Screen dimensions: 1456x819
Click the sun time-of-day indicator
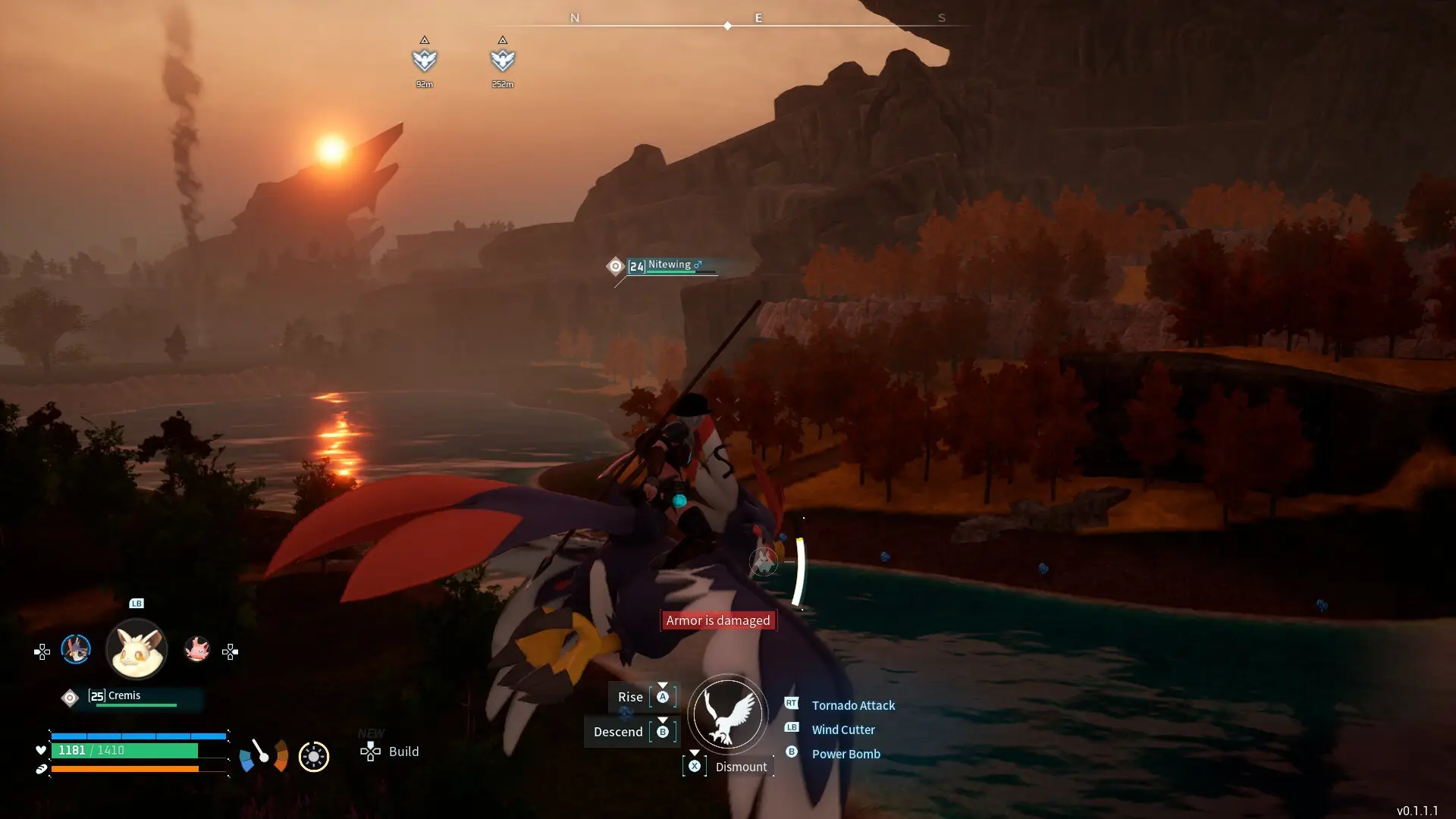click(x=314, y=756)
